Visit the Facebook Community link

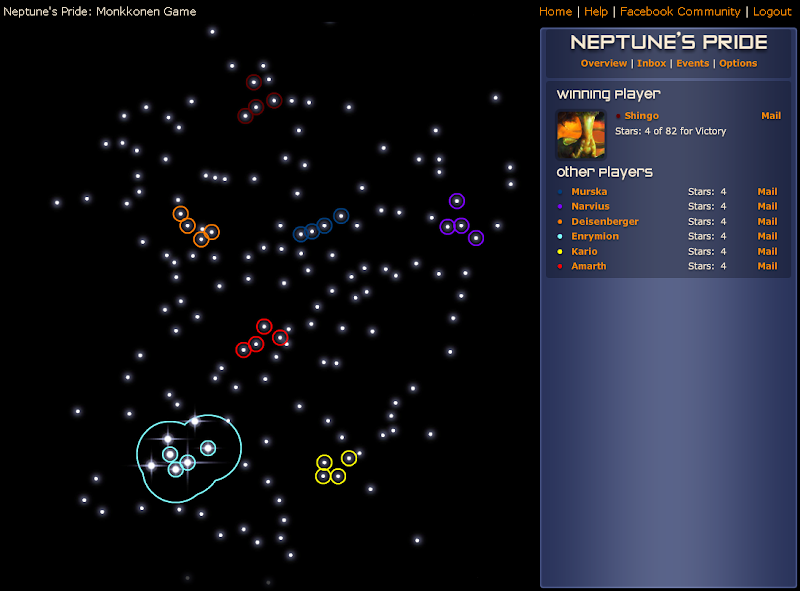click(x=680, y=12)
